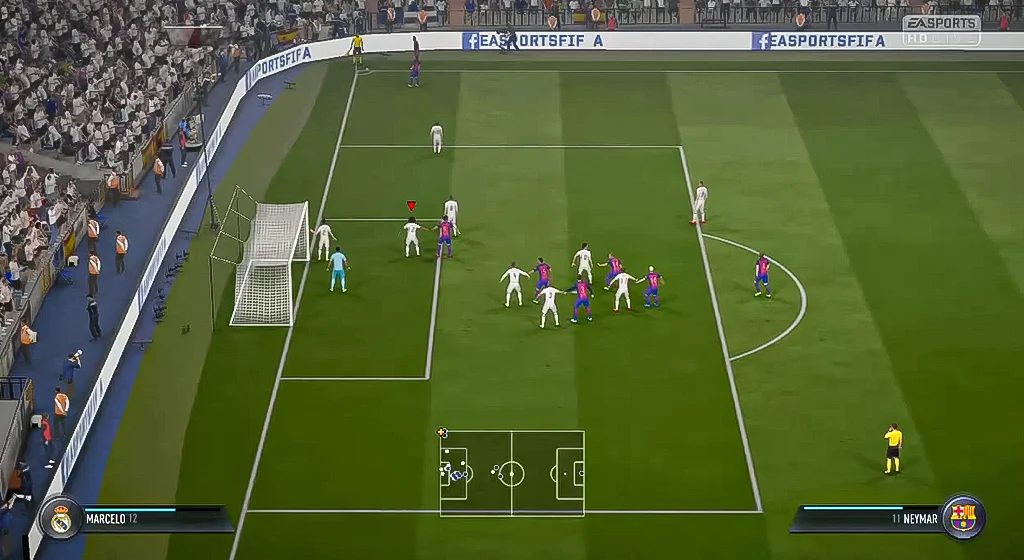This screenshot has width=1024, height=560.
Task: Click the pitch radar minimap
Action: pyautogui.click(x=512, y=473)
